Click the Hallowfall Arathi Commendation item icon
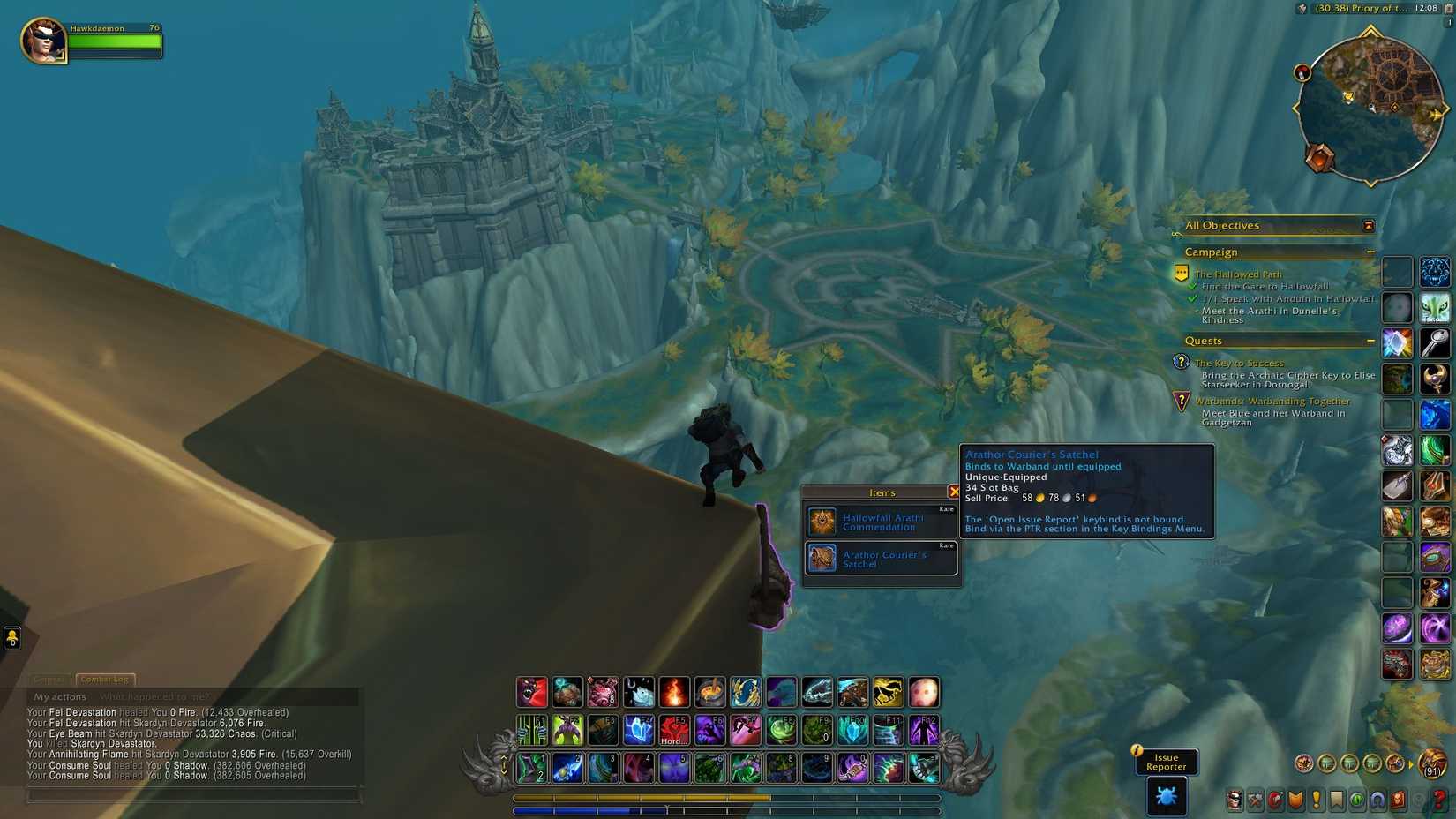The height and width of the screenshot is (819, 1456). pyautogui.click(x=823, y=522)
